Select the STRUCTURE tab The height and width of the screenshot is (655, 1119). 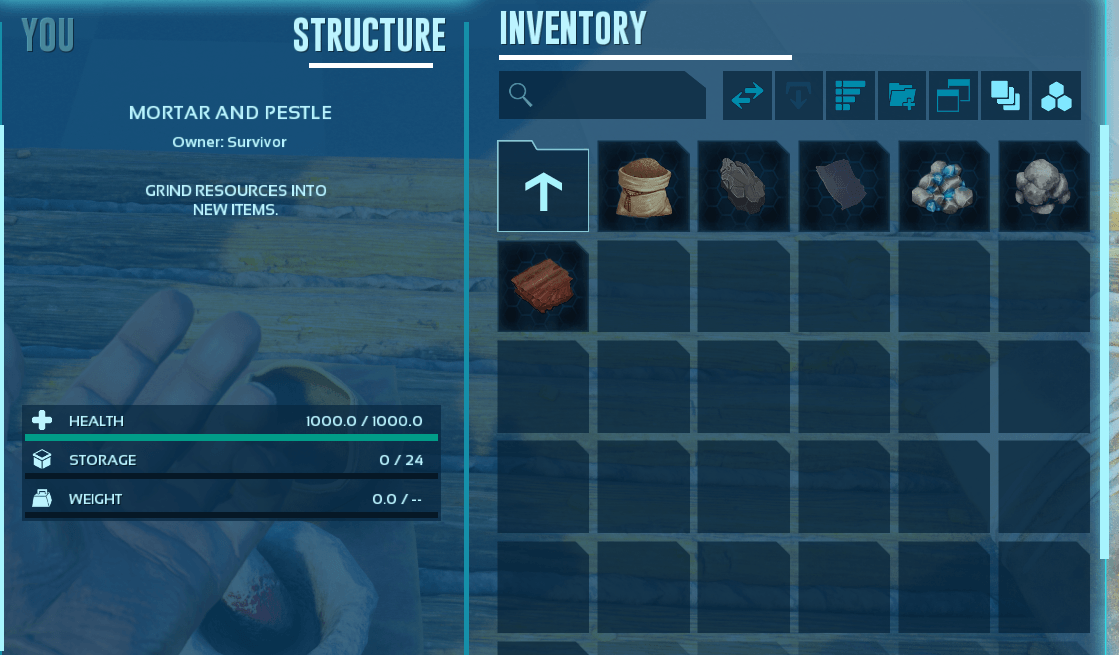click(x=369, y=36)
